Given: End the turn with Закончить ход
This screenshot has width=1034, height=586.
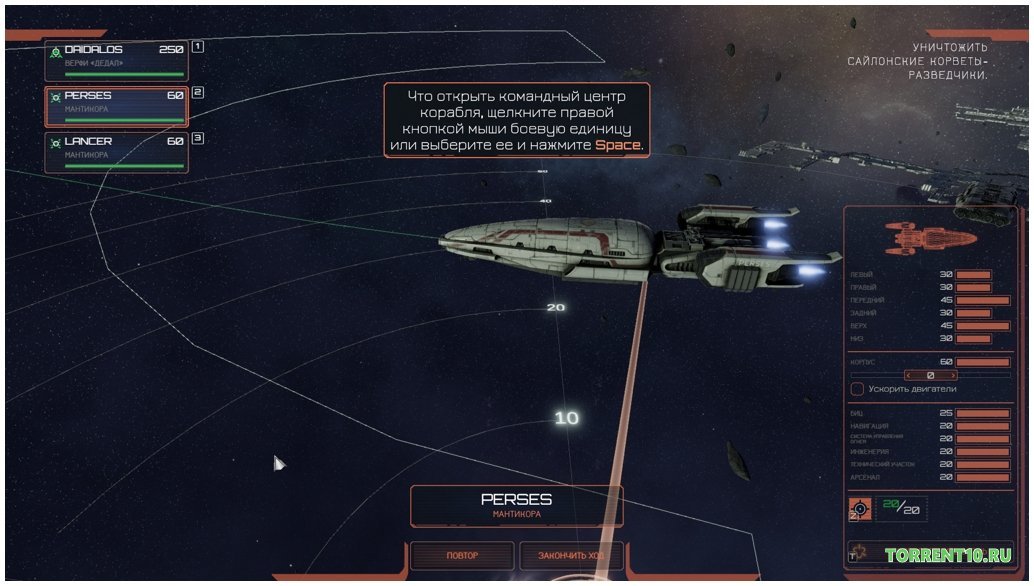Looking at the screenshot, I should tap(571, 555).
